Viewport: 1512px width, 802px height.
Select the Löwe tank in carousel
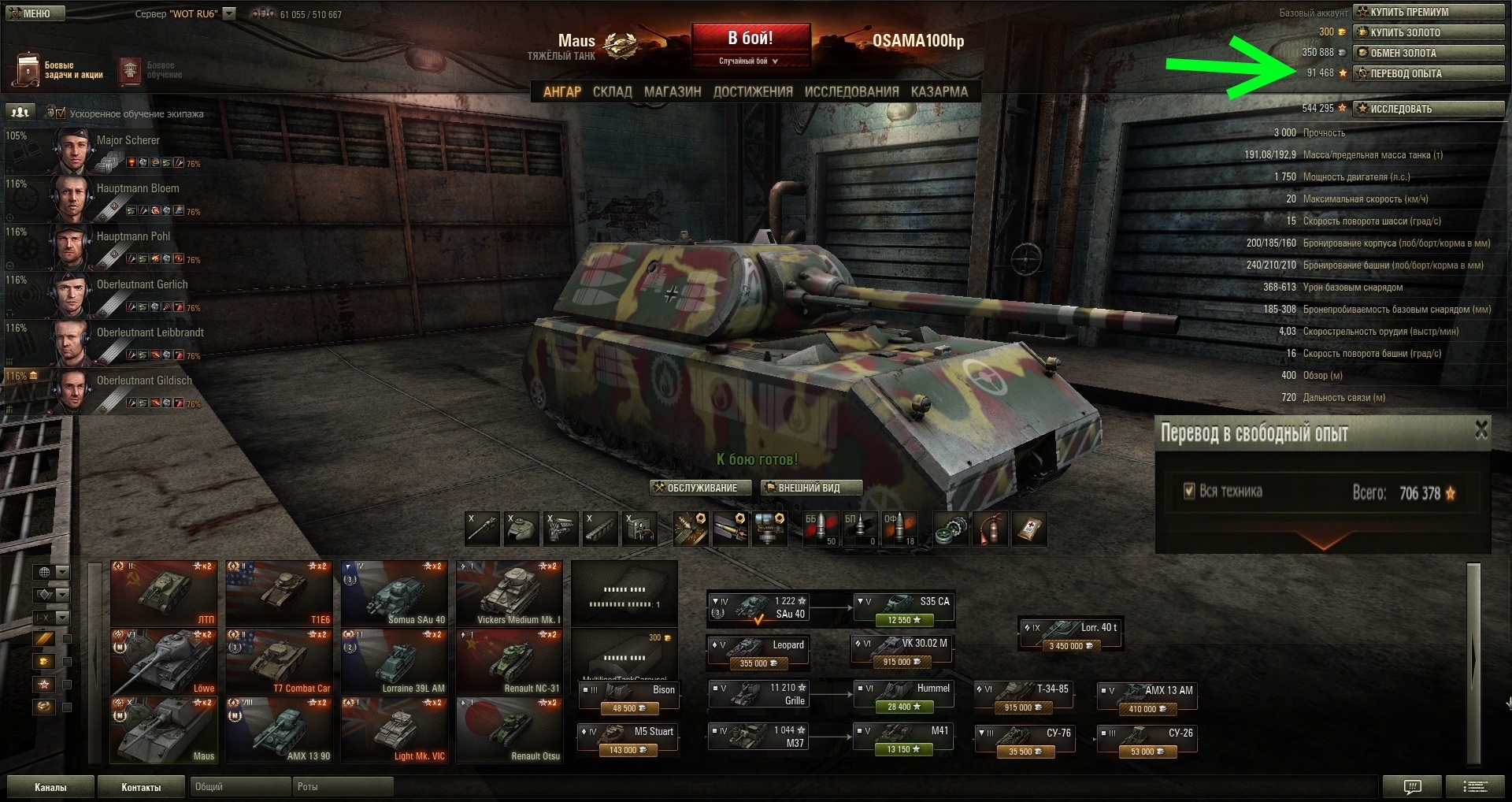tap(163, 661)
